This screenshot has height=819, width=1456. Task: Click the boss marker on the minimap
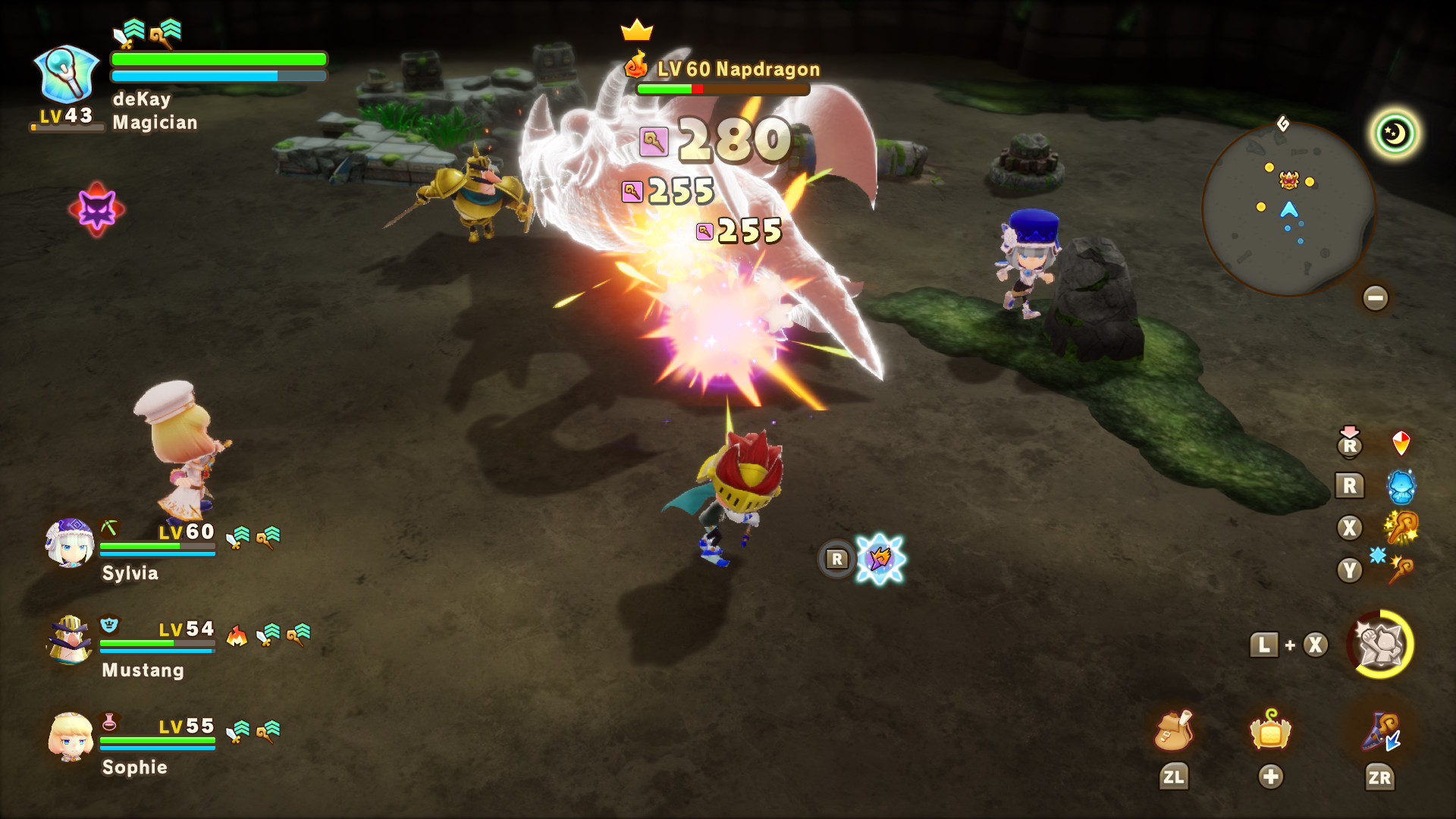coord(1289,180)
